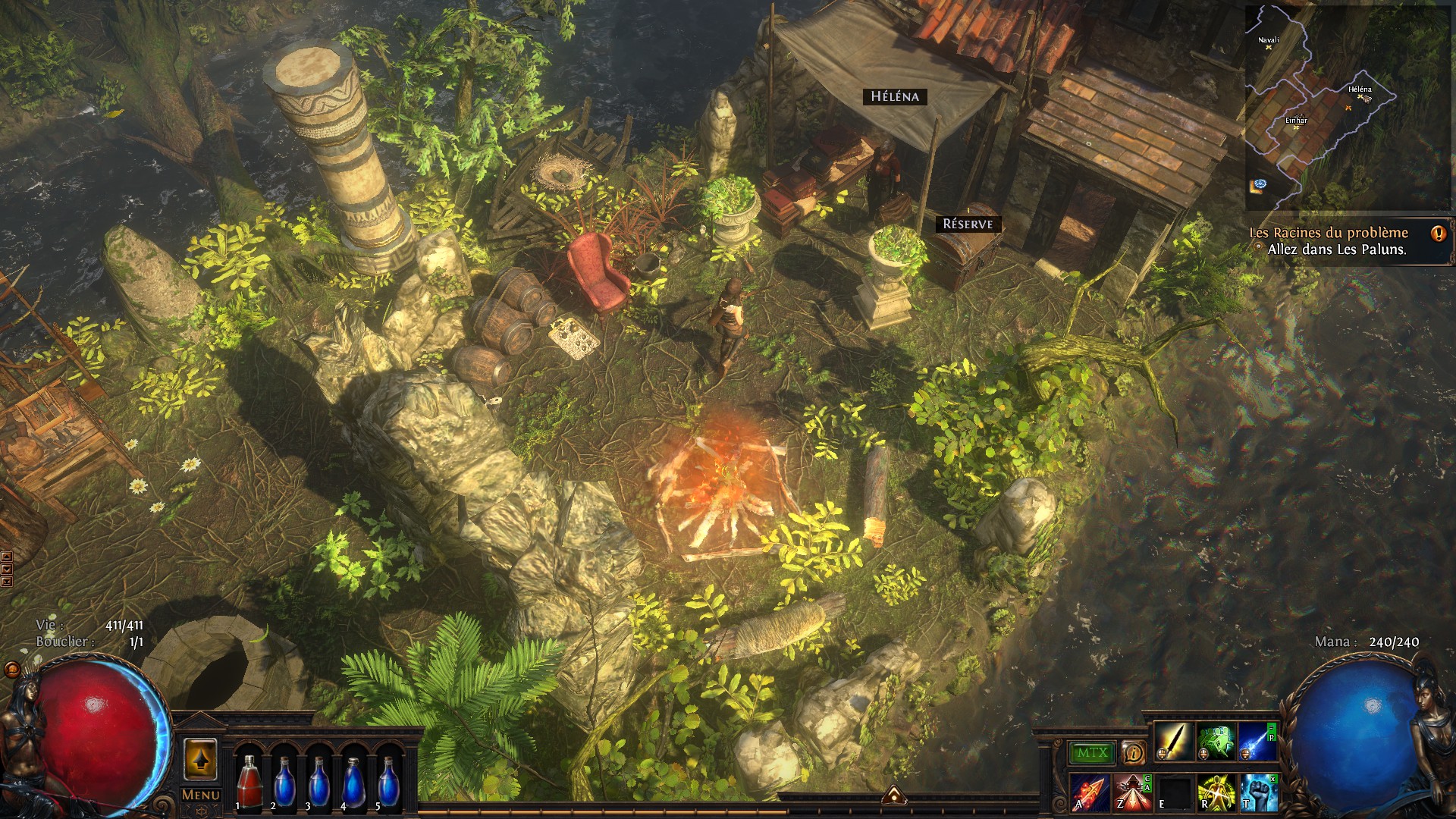Use the blue mana flask in slot 2
This screenshot has width=1456, height=819.
(x=283, y=781)
